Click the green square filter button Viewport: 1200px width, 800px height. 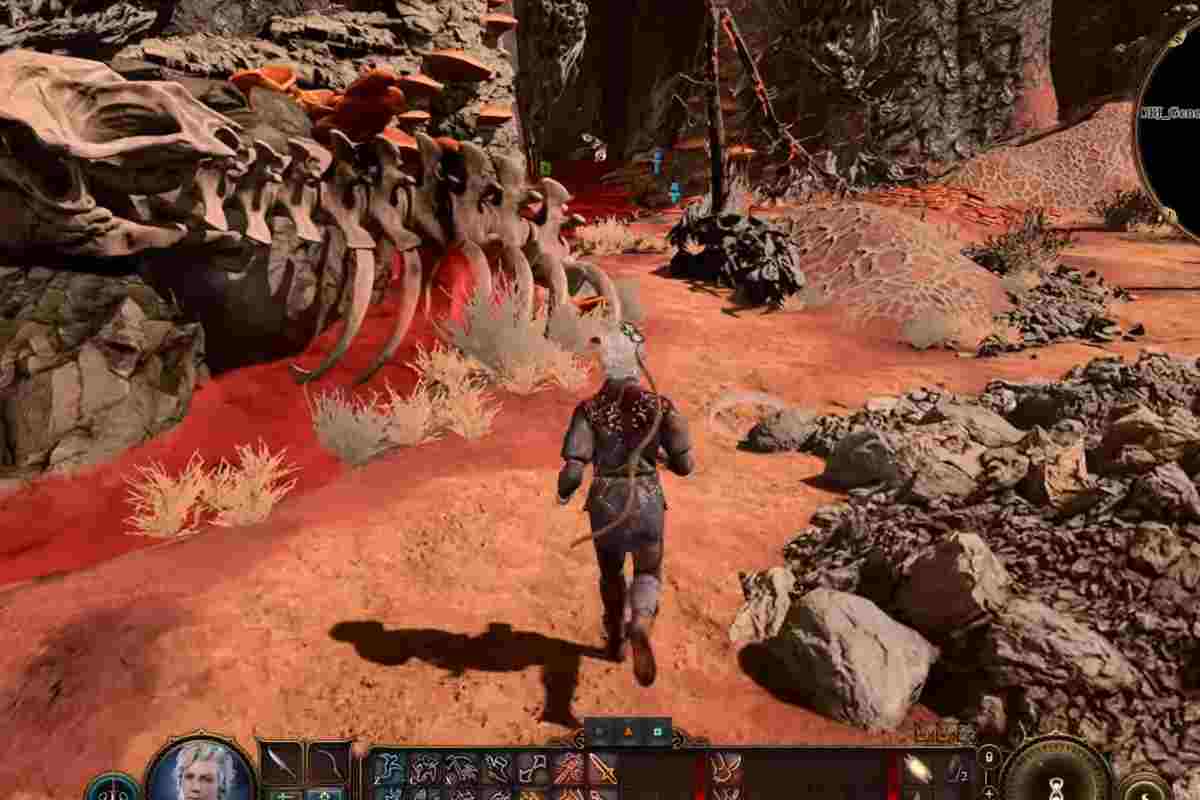pos(657,732)
